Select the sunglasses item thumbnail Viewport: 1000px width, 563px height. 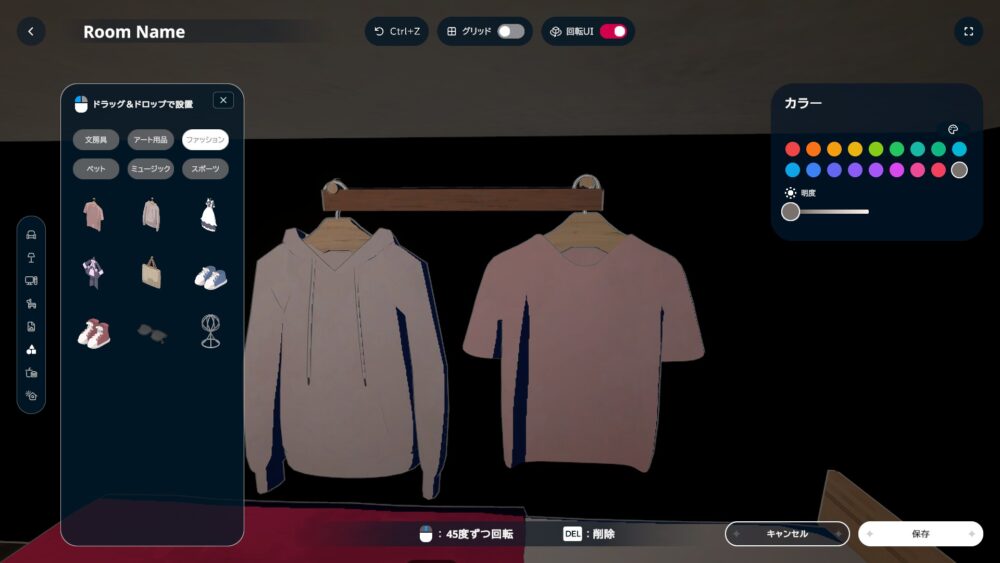[151, 333]
